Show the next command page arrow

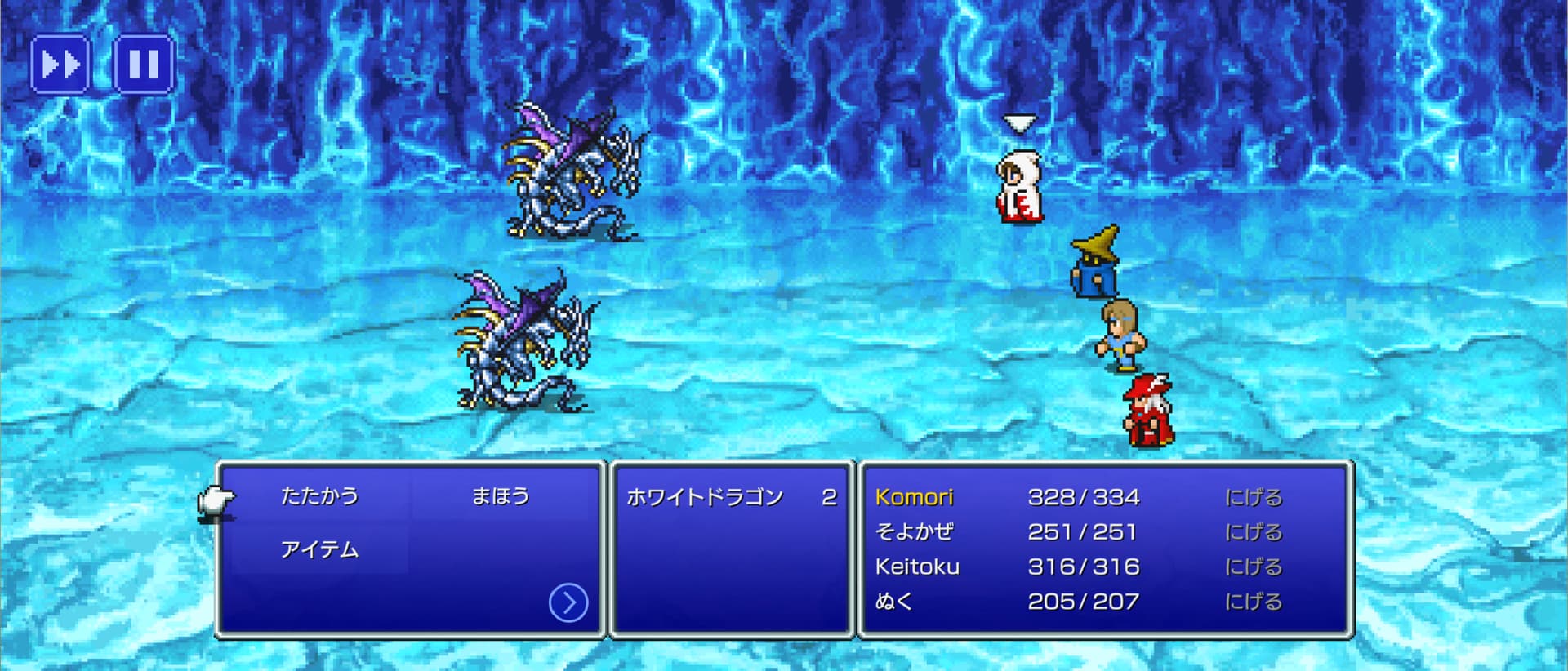pos(568,603)
